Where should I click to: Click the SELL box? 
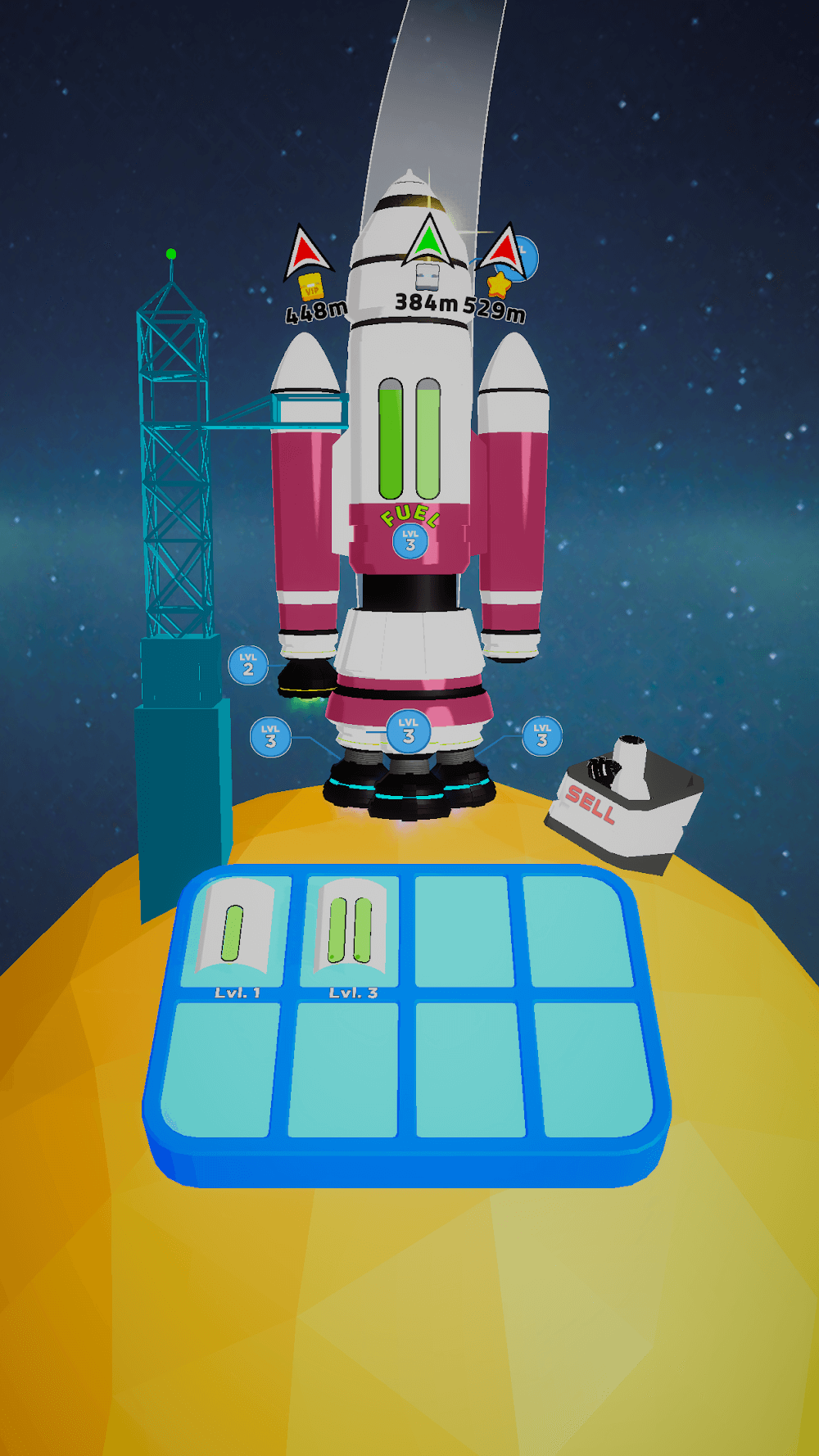624,806
